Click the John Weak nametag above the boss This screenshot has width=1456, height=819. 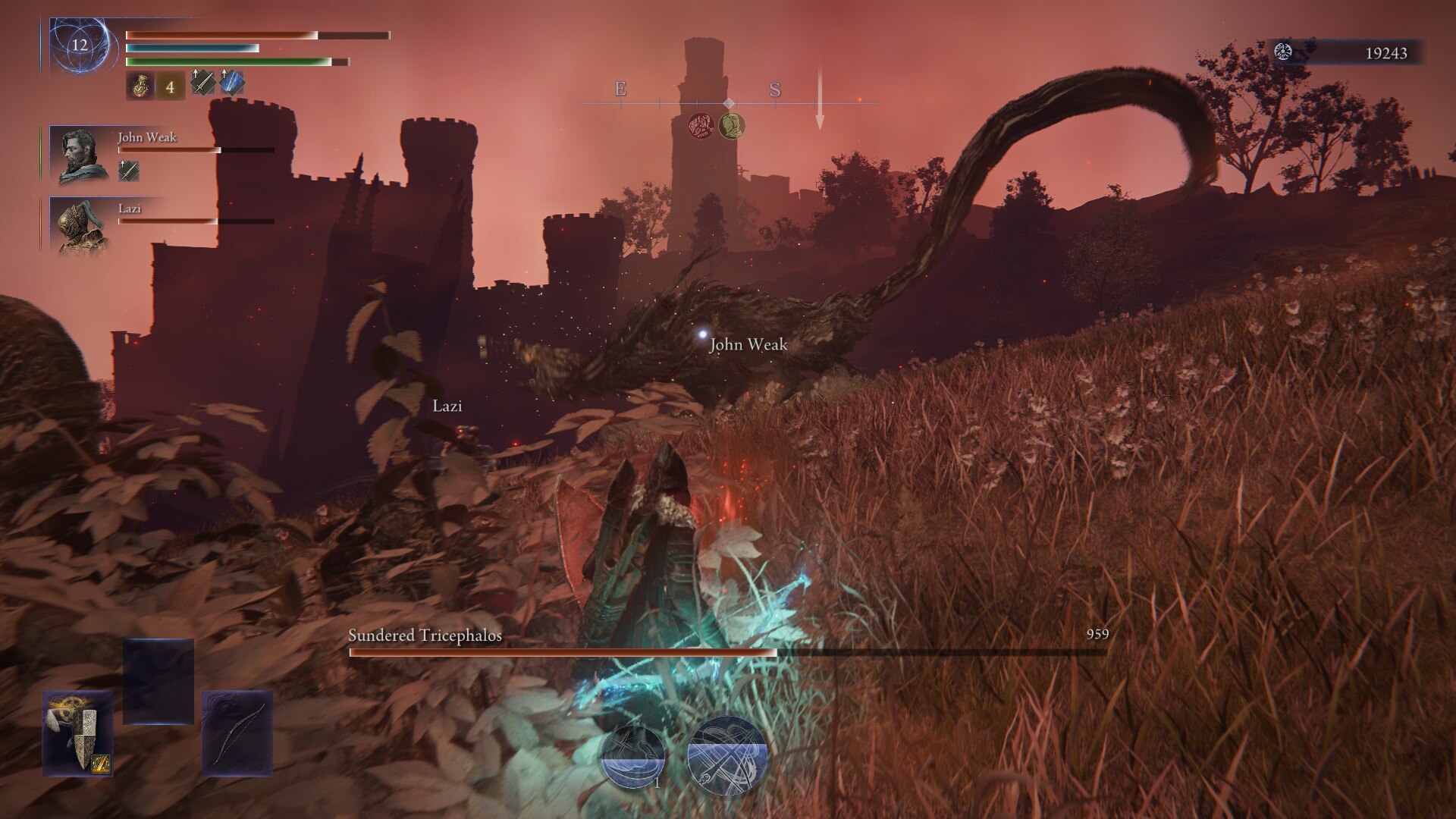point(748,344)
